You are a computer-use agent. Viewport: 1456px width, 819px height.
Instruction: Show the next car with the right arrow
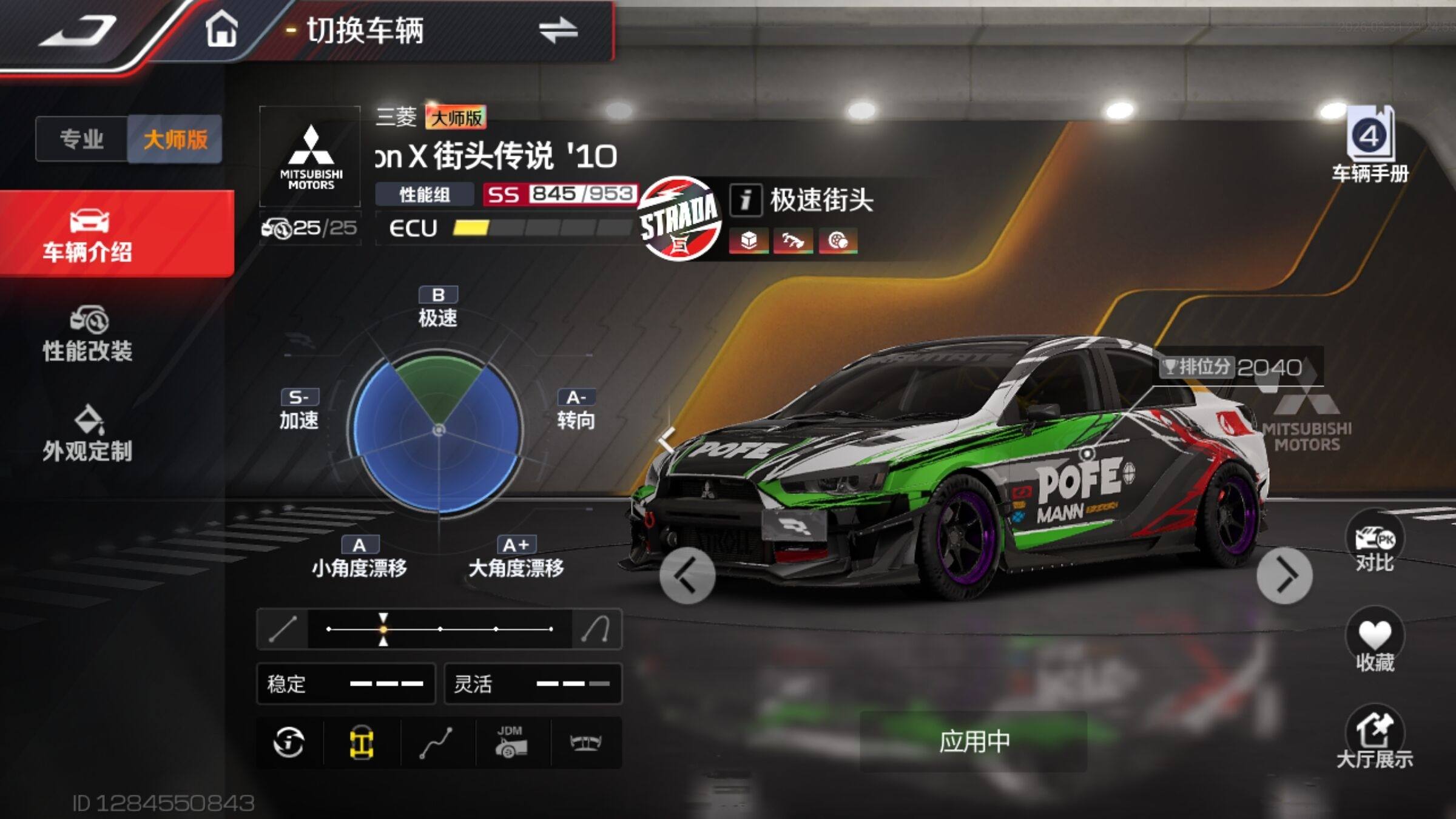coord(1284,576)
